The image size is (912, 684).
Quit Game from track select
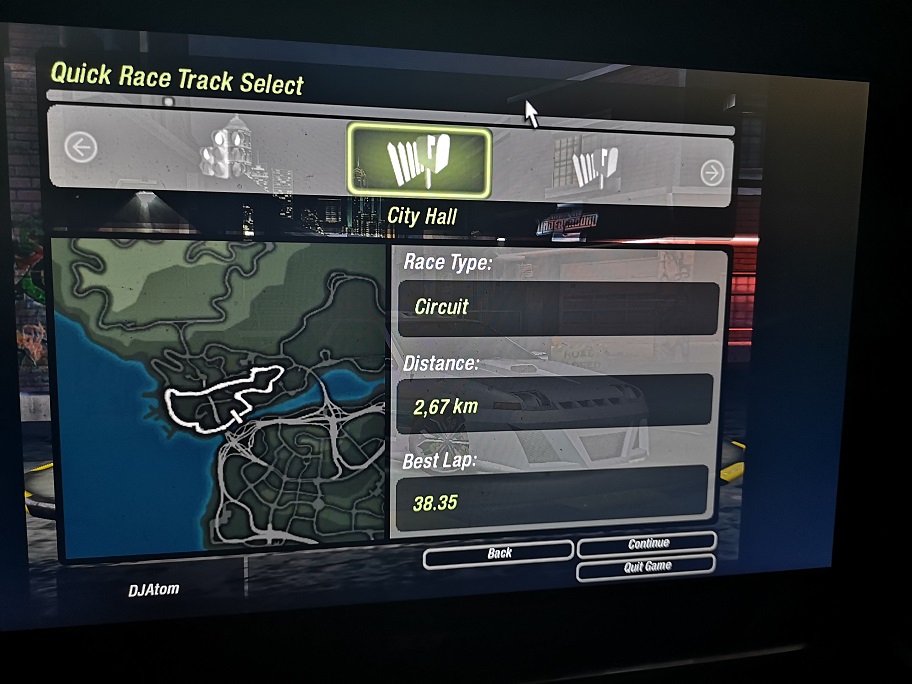[x=647, y=567]
